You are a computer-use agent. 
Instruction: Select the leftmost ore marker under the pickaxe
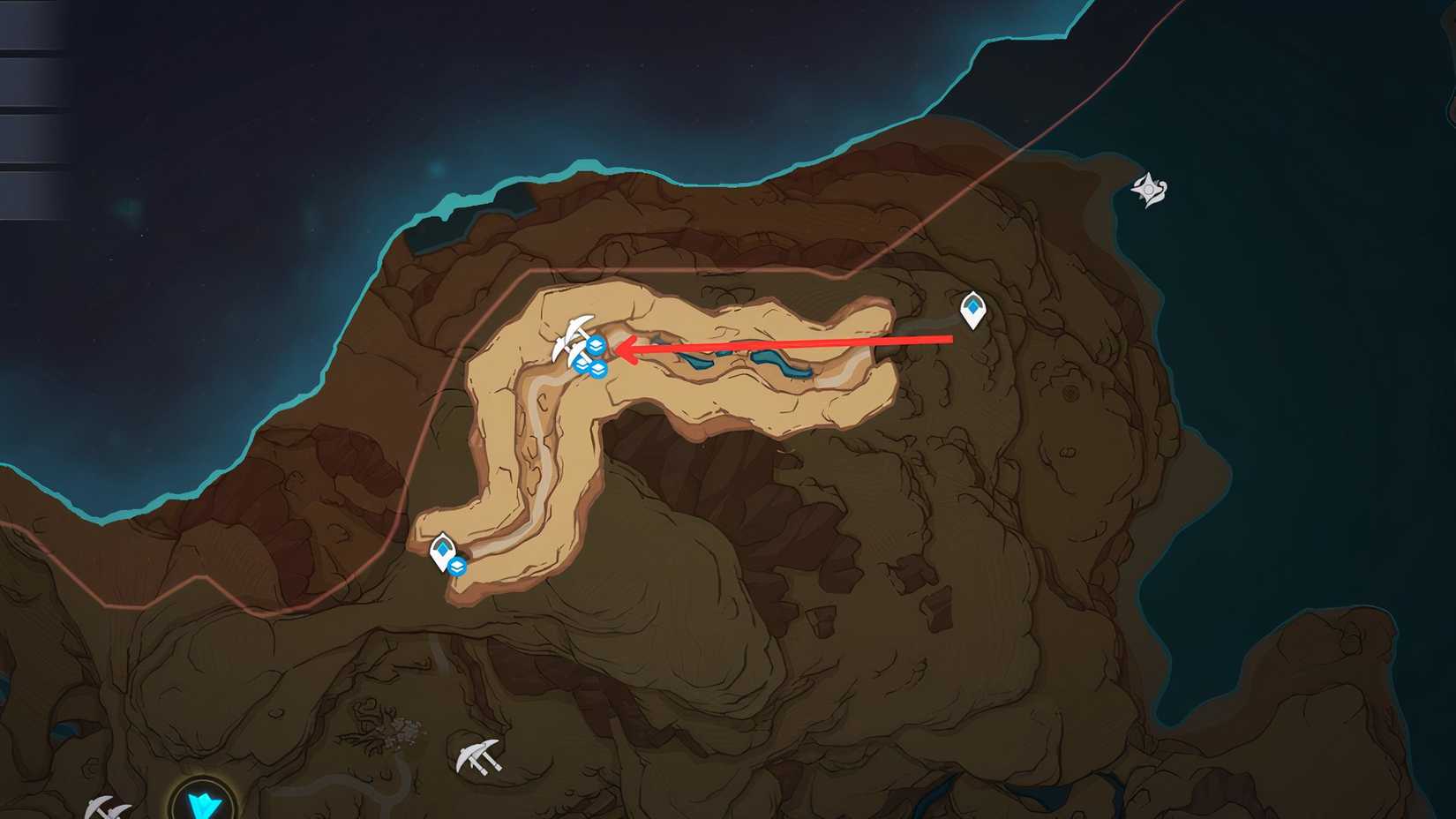tap(582, 365)
